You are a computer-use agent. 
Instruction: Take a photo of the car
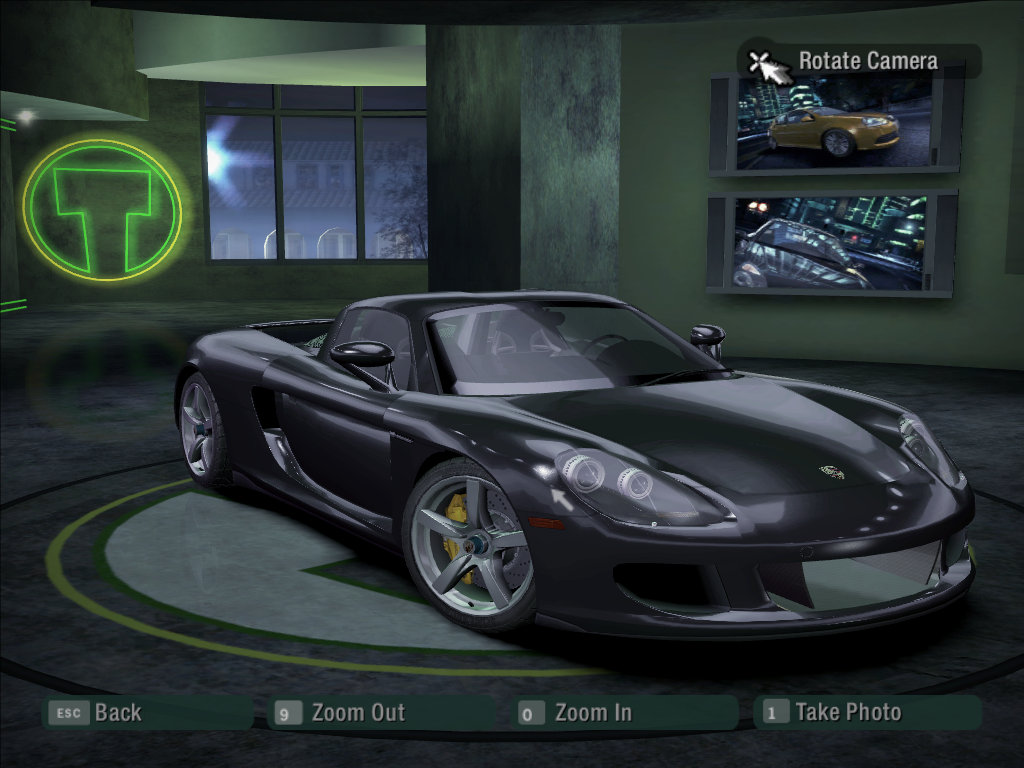847,712
